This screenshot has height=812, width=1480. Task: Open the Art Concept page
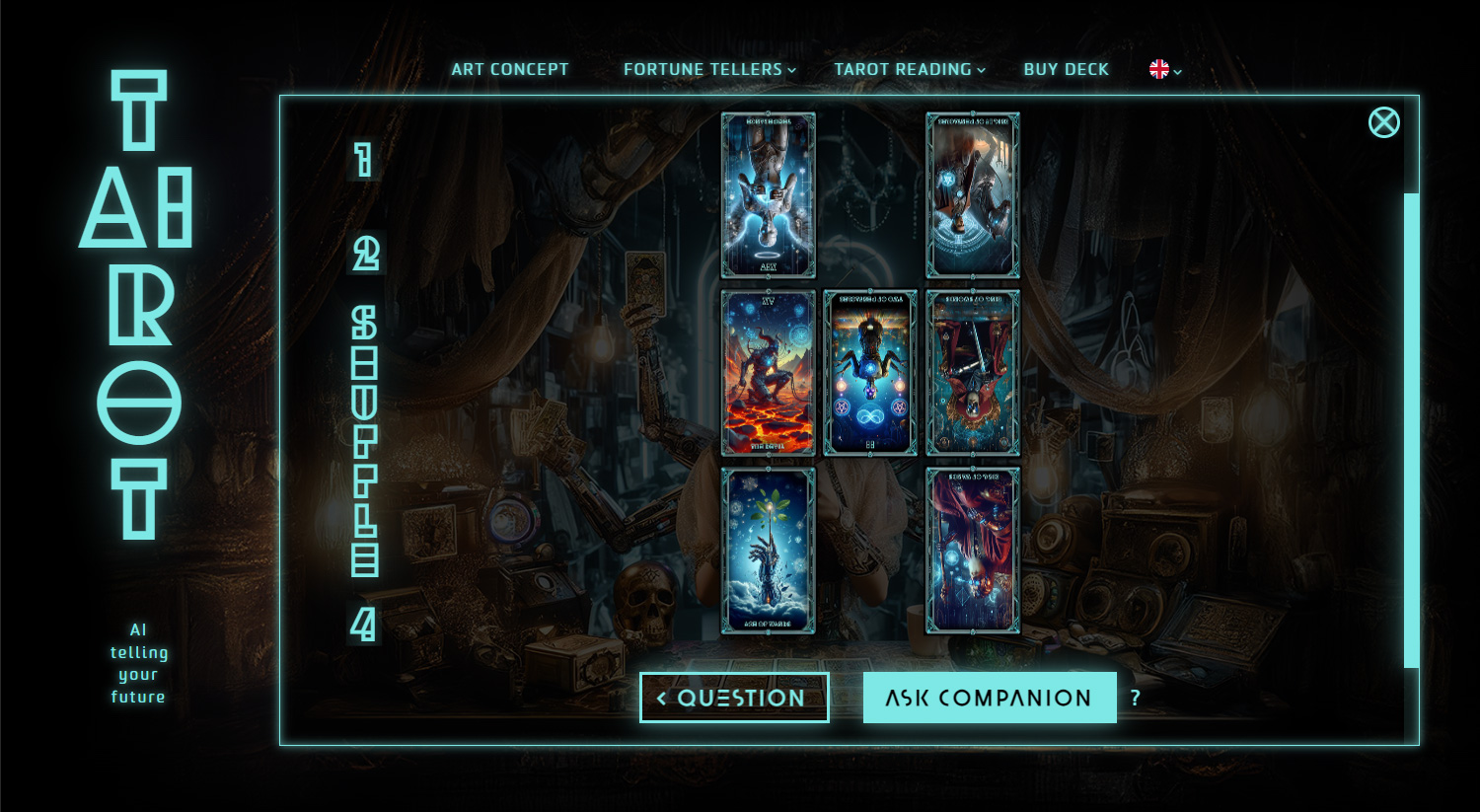click(x=509, y=69)
